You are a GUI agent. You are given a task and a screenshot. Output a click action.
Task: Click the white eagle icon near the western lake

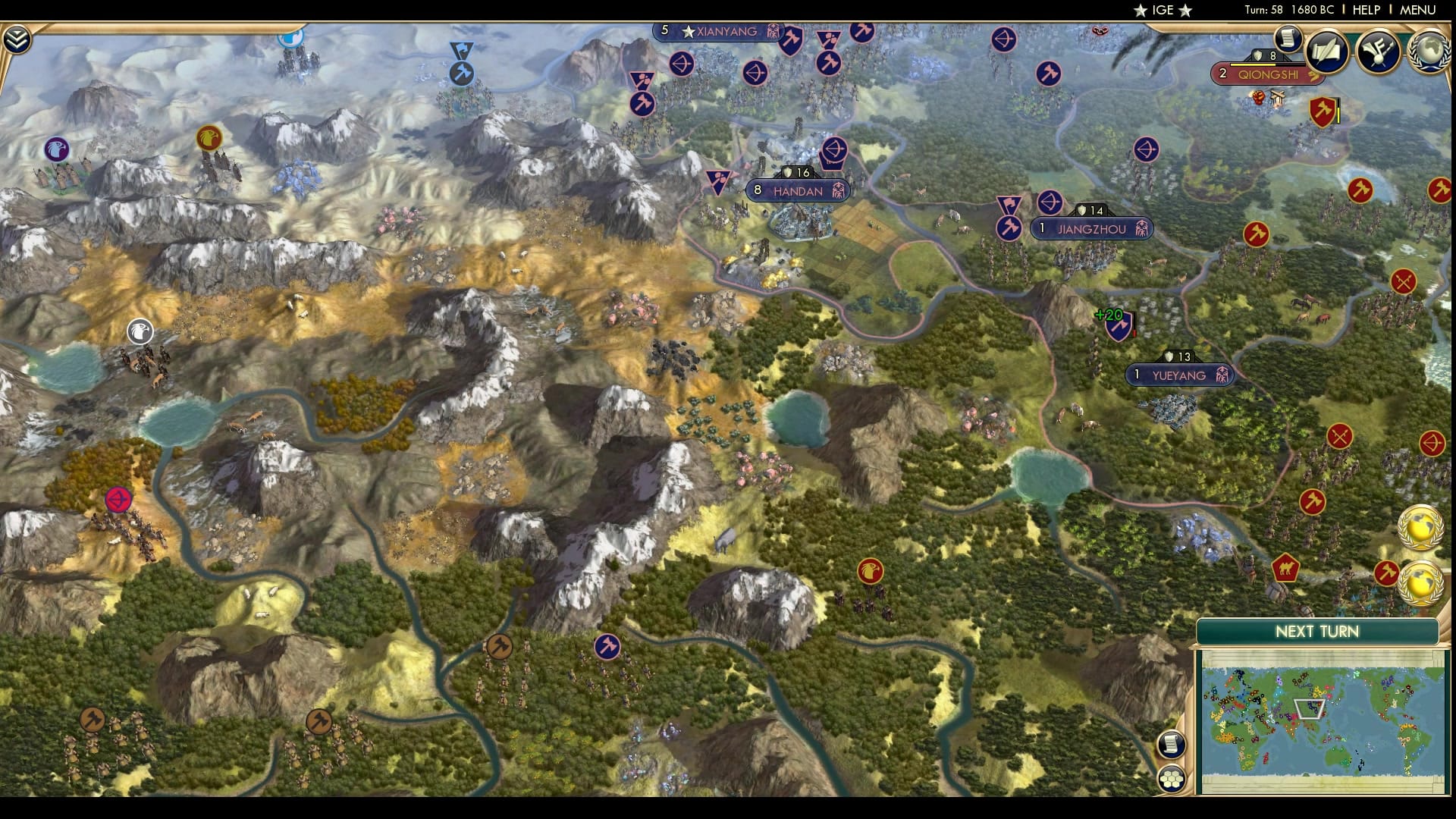[x=141, y=331]
